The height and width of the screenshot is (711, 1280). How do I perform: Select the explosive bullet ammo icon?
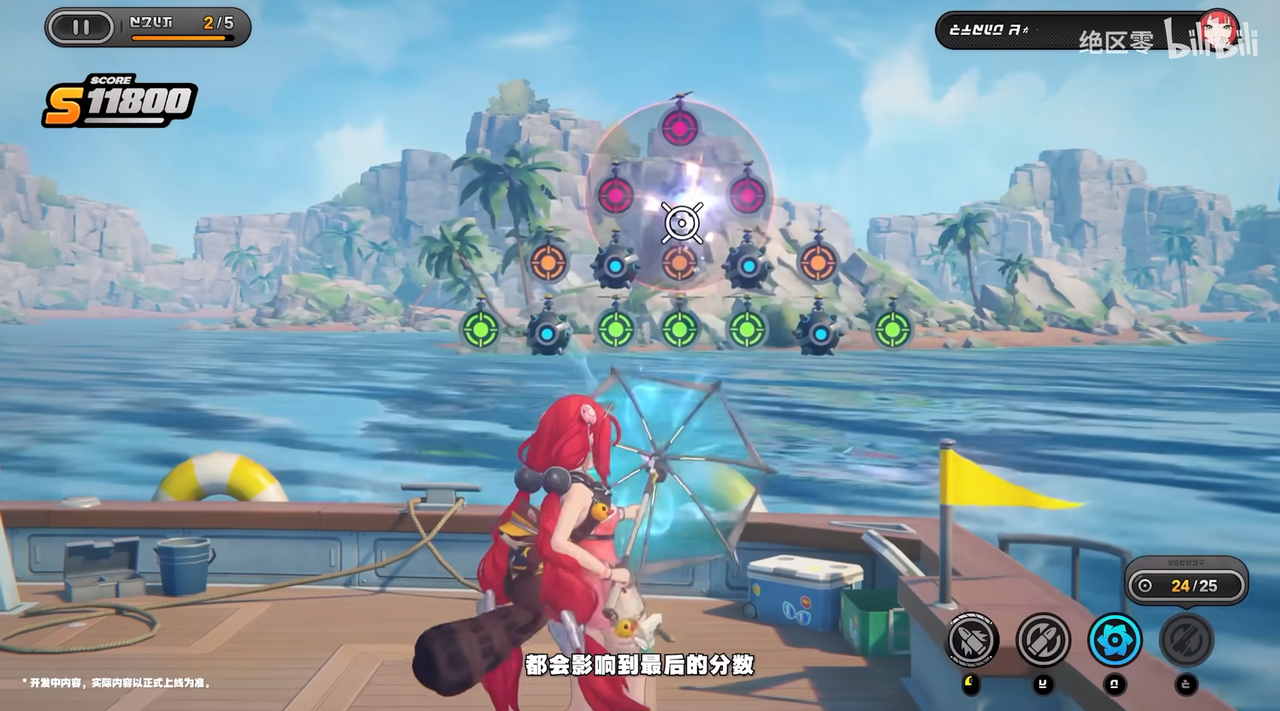pos(972,640)
